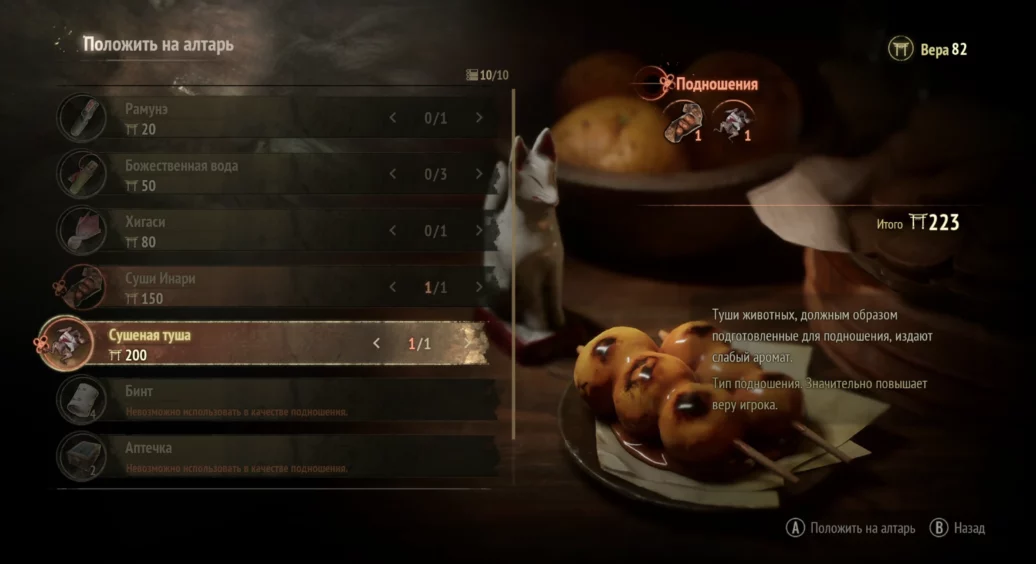The width and height of the screenshot is (1036, 564).
Task: Raise Хигаси amount with right arrow
Action: tap(479, 231)
